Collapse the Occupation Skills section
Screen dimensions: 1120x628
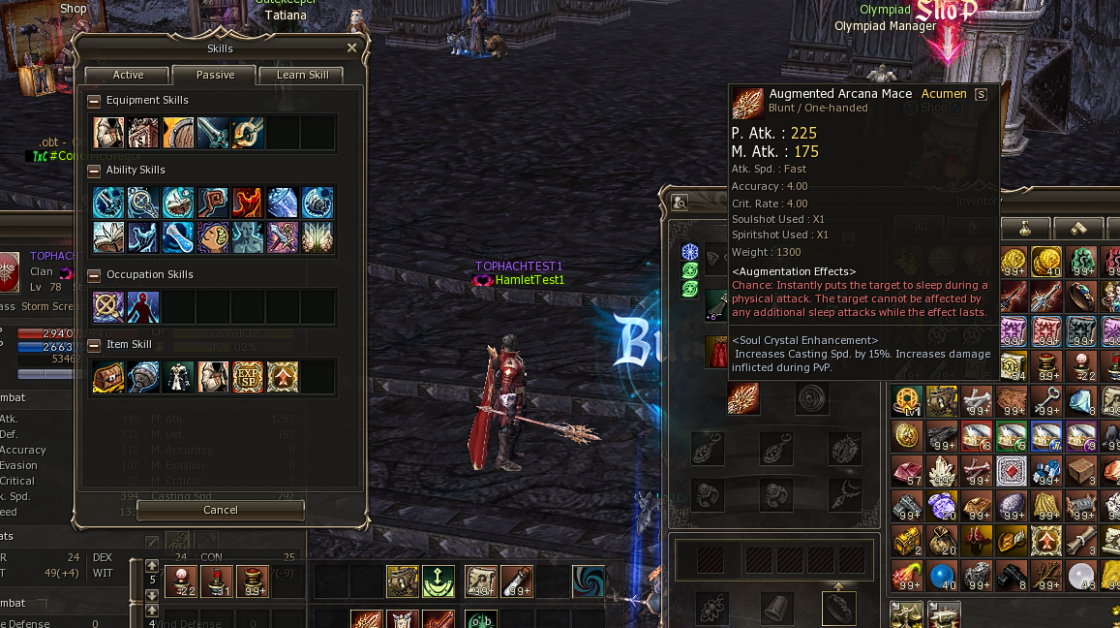click(94, 275)
